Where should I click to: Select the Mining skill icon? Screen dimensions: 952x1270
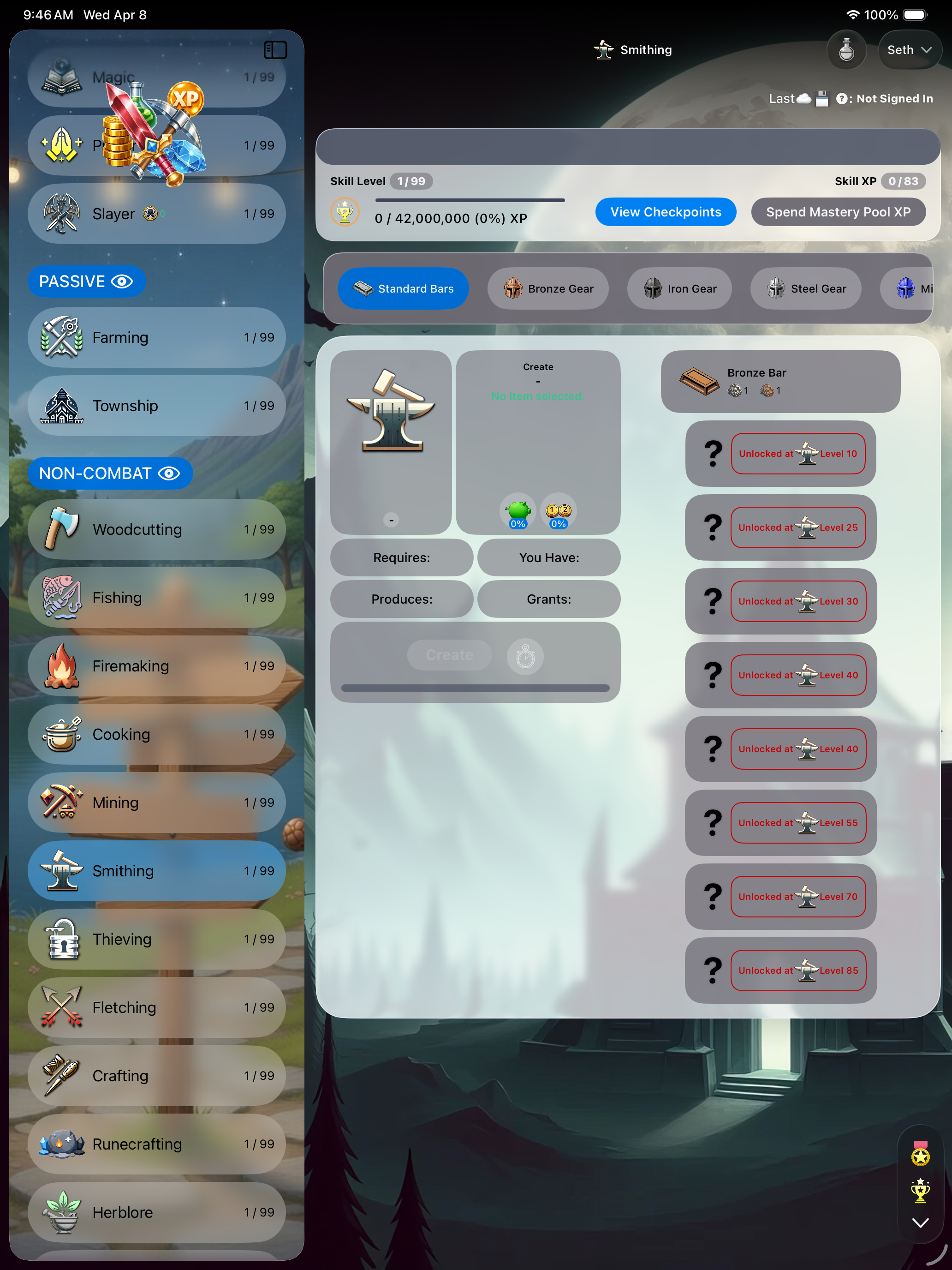[x=61, y=802]
